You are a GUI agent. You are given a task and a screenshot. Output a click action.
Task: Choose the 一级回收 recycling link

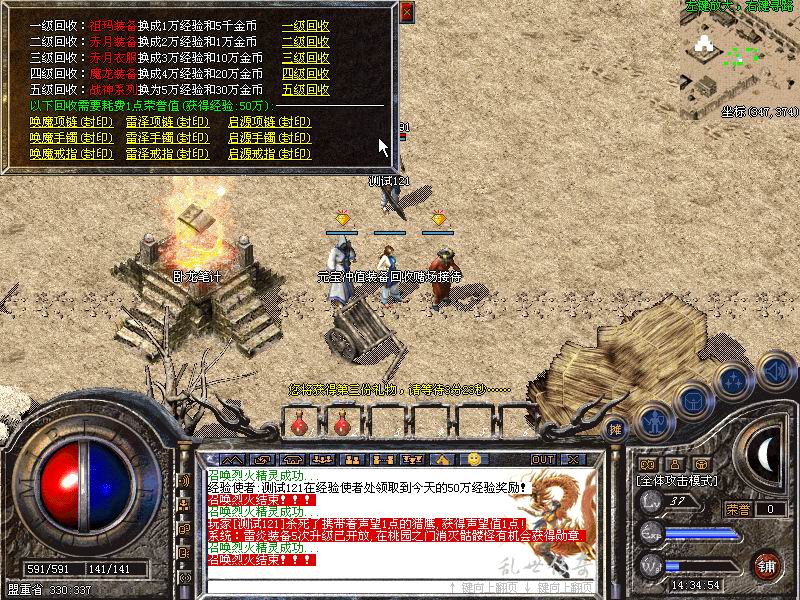[x=305, y=27]
